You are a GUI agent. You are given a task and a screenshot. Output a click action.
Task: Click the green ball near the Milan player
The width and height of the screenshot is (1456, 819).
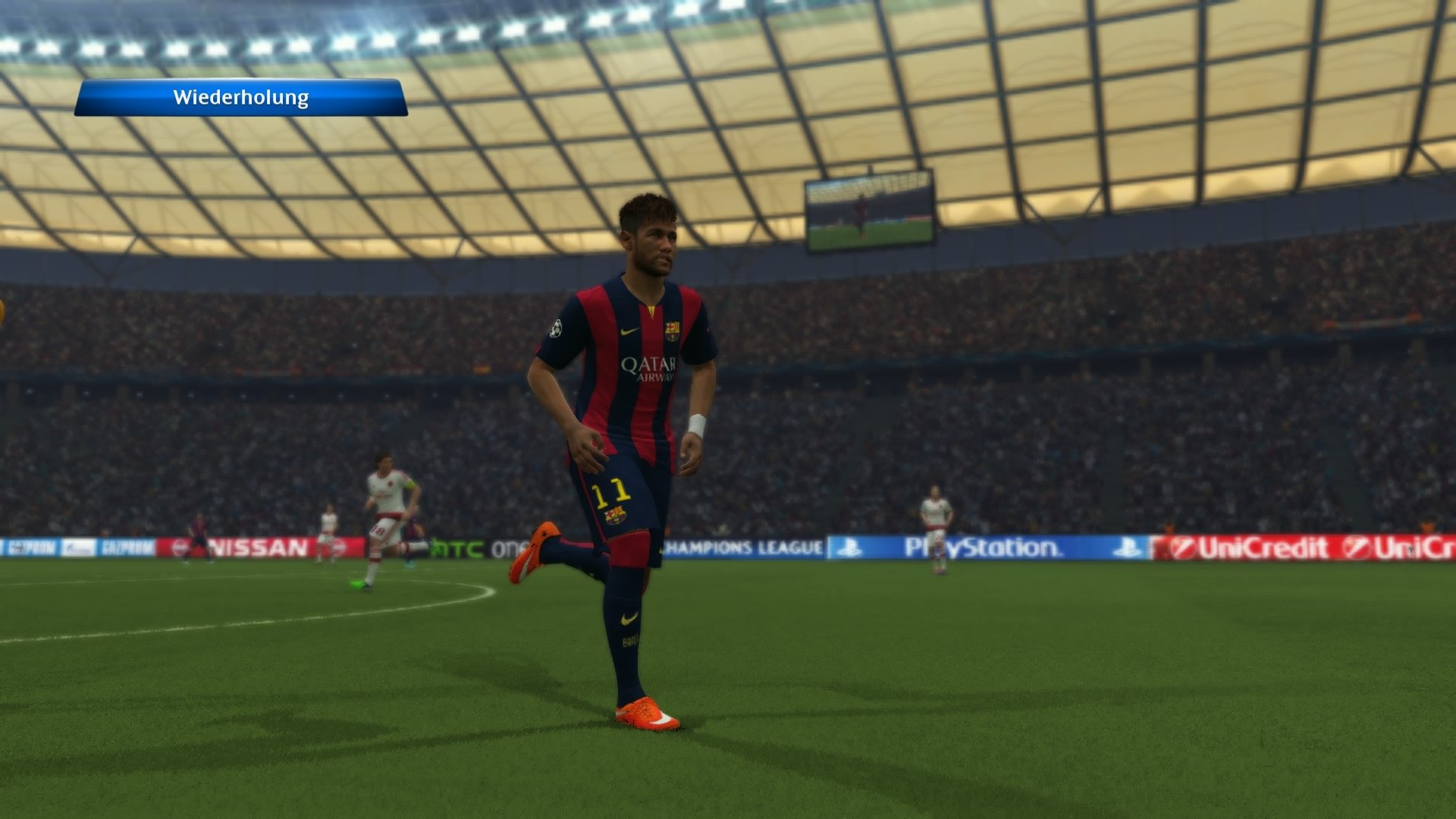[357, 584]
